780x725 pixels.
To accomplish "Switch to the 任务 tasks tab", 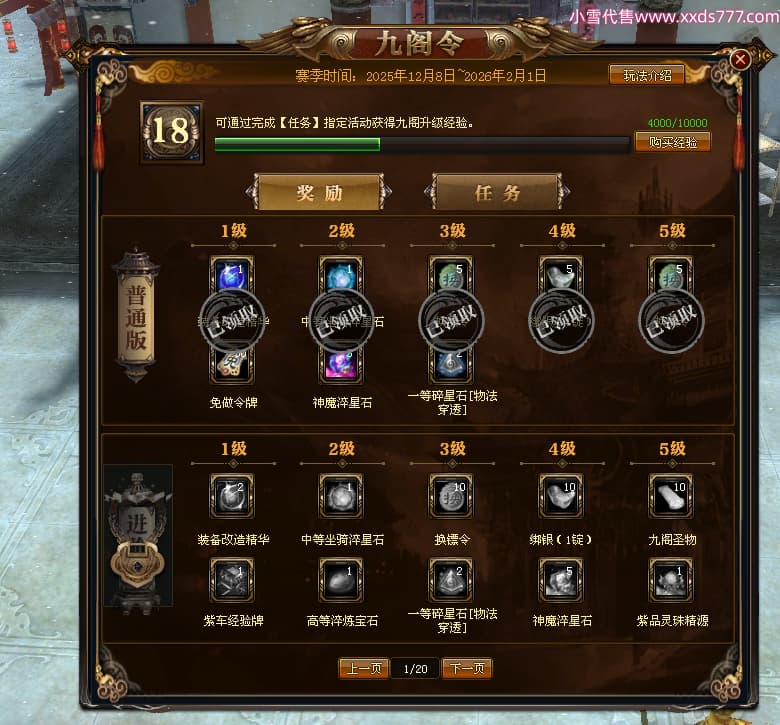I will (496, 193).
